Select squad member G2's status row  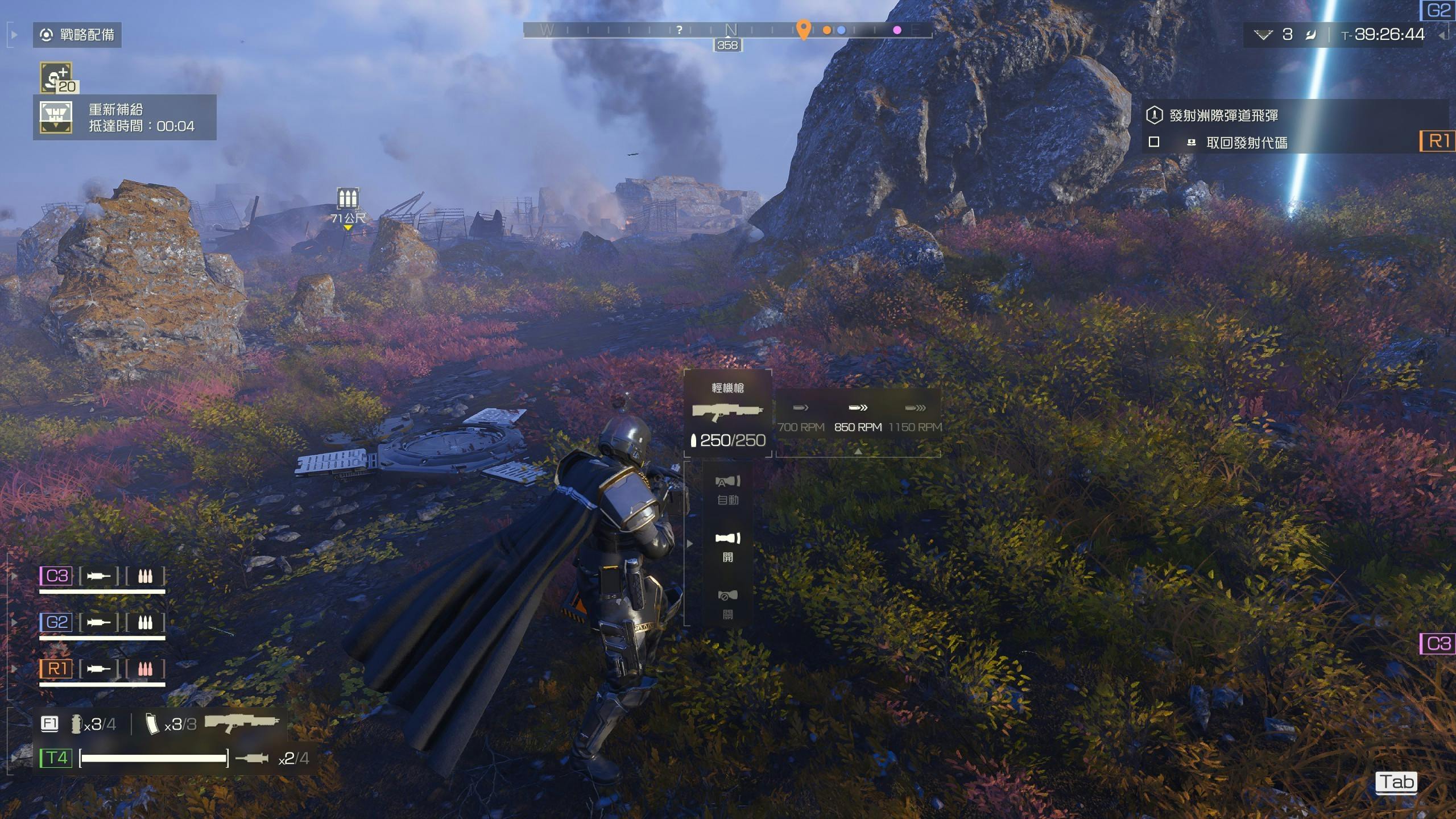[102, 623]
